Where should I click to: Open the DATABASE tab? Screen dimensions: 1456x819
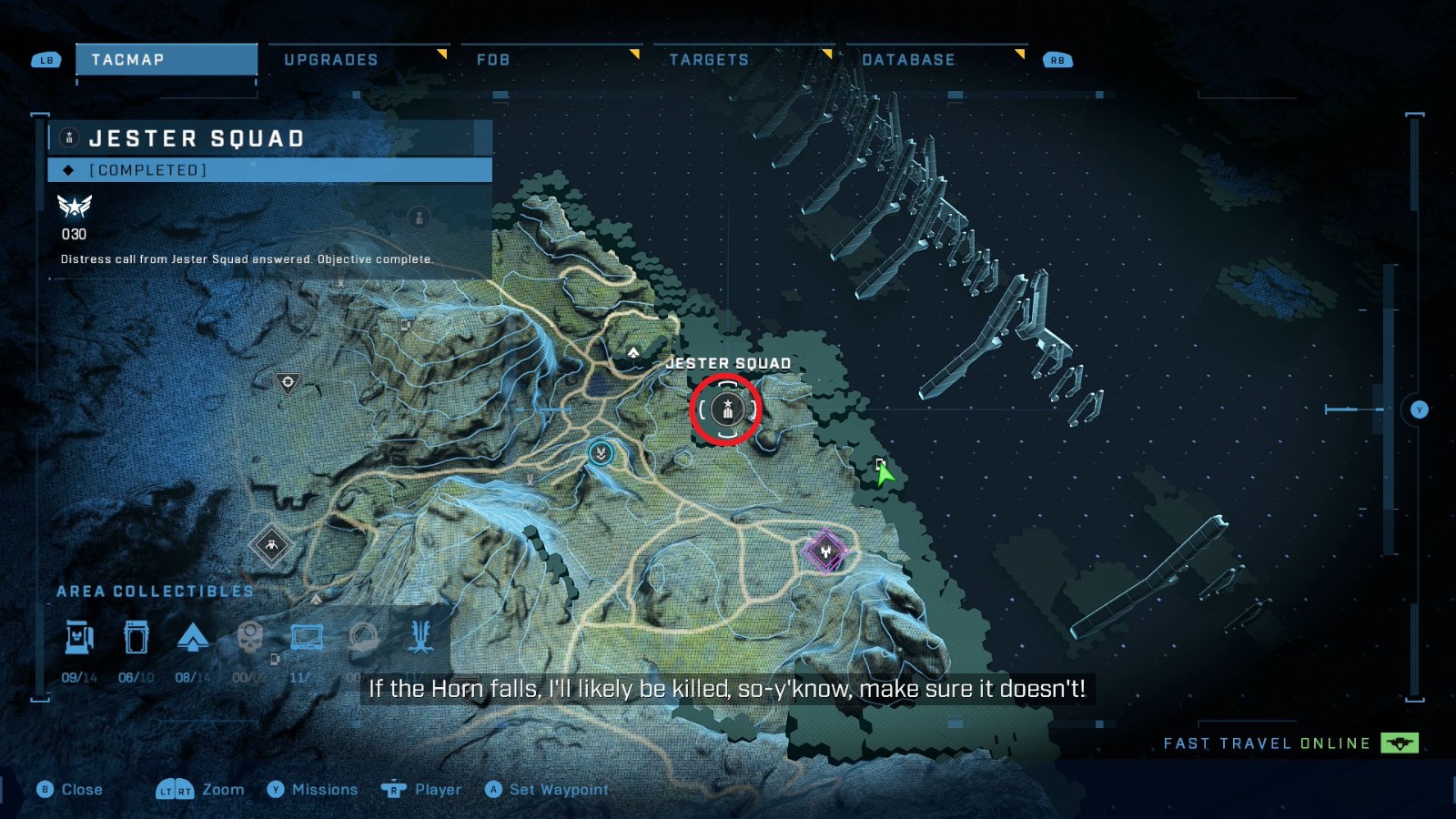tap(909, 60)
